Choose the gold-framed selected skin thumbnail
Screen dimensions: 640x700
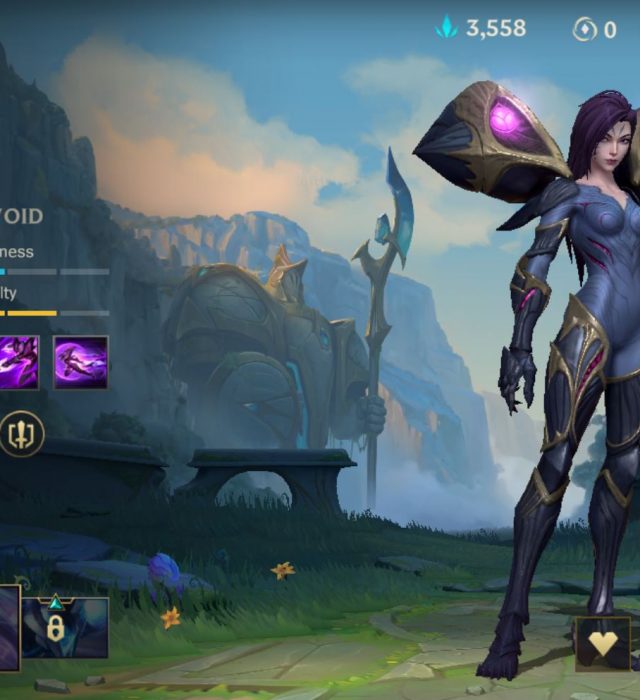click(x=9, y=627)
